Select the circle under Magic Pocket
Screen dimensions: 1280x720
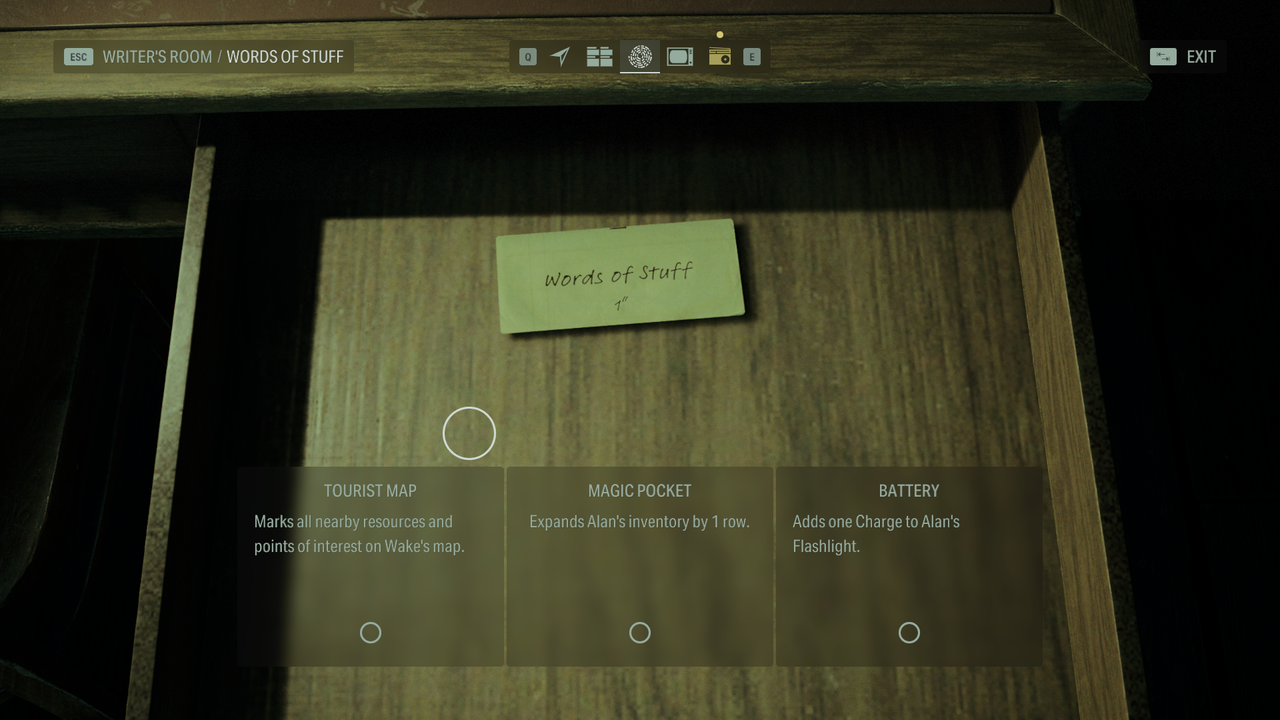(x=640, y=632)
